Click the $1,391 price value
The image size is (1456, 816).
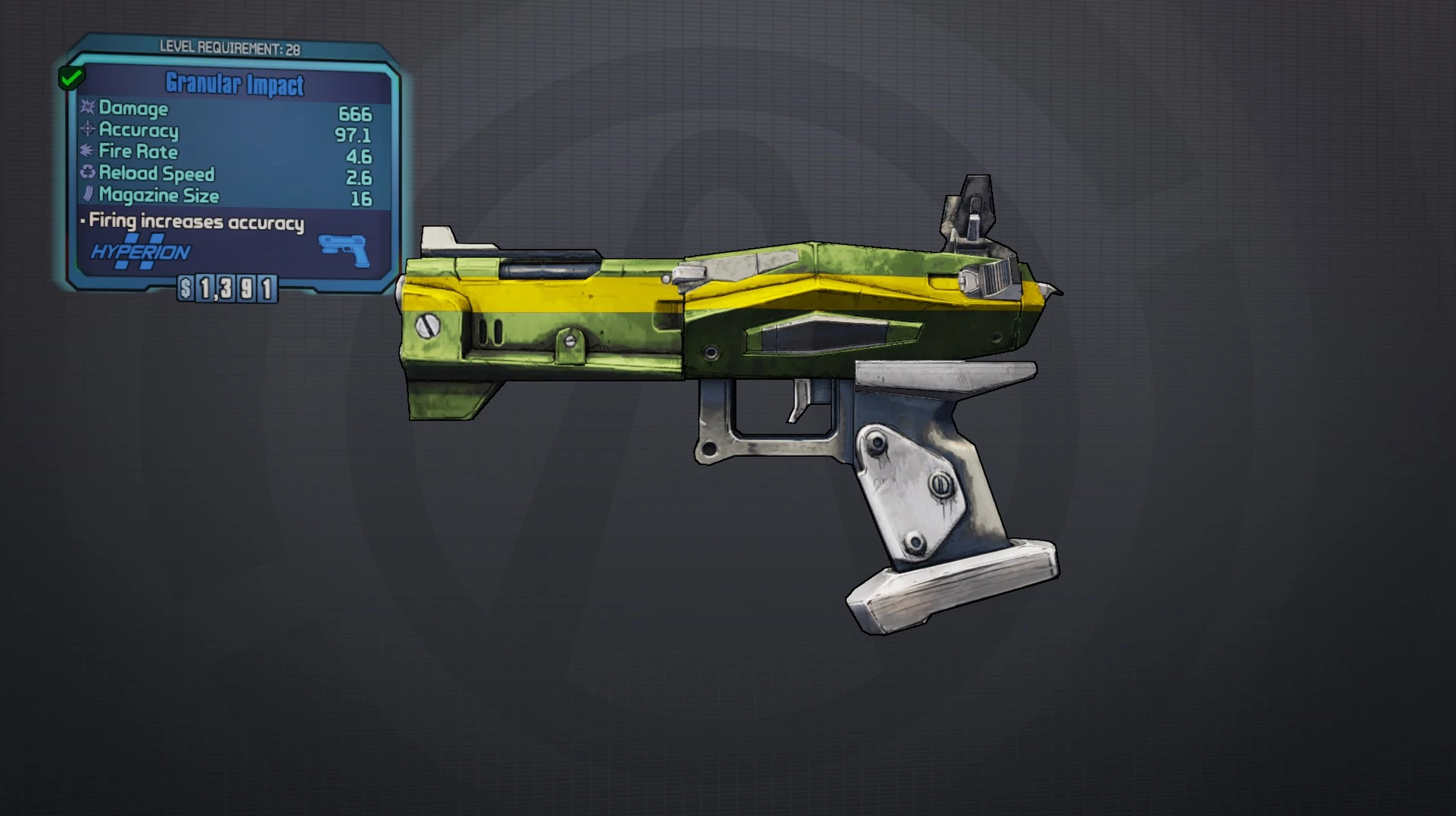point(228,289)
